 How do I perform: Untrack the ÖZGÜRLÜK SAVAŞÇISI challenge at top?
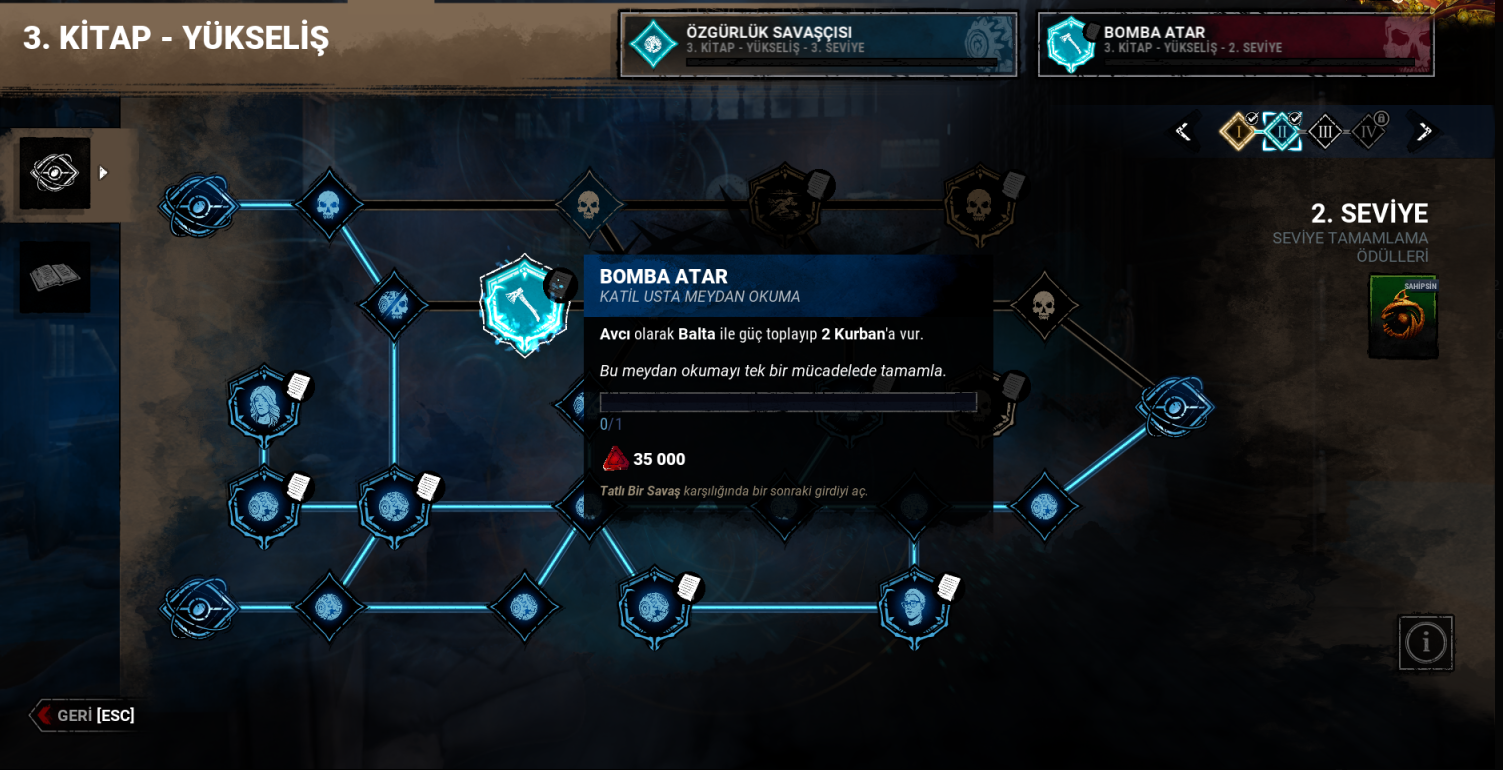point(818,44)
